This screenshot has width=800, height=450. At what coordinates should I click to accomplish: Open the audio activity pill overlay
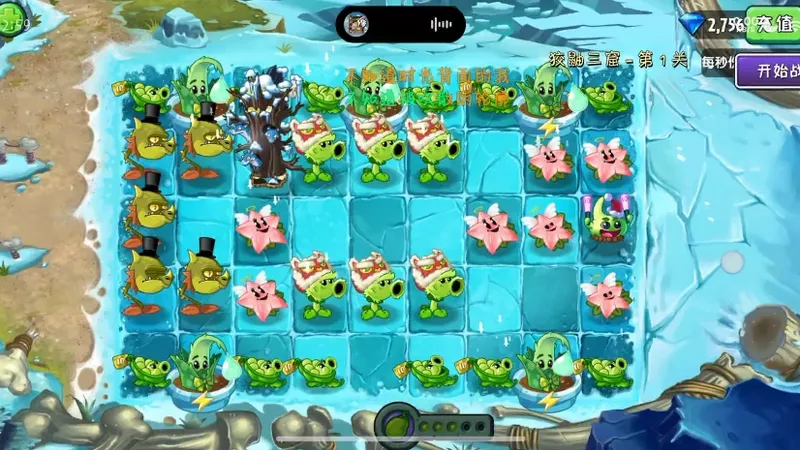point(400,23)
